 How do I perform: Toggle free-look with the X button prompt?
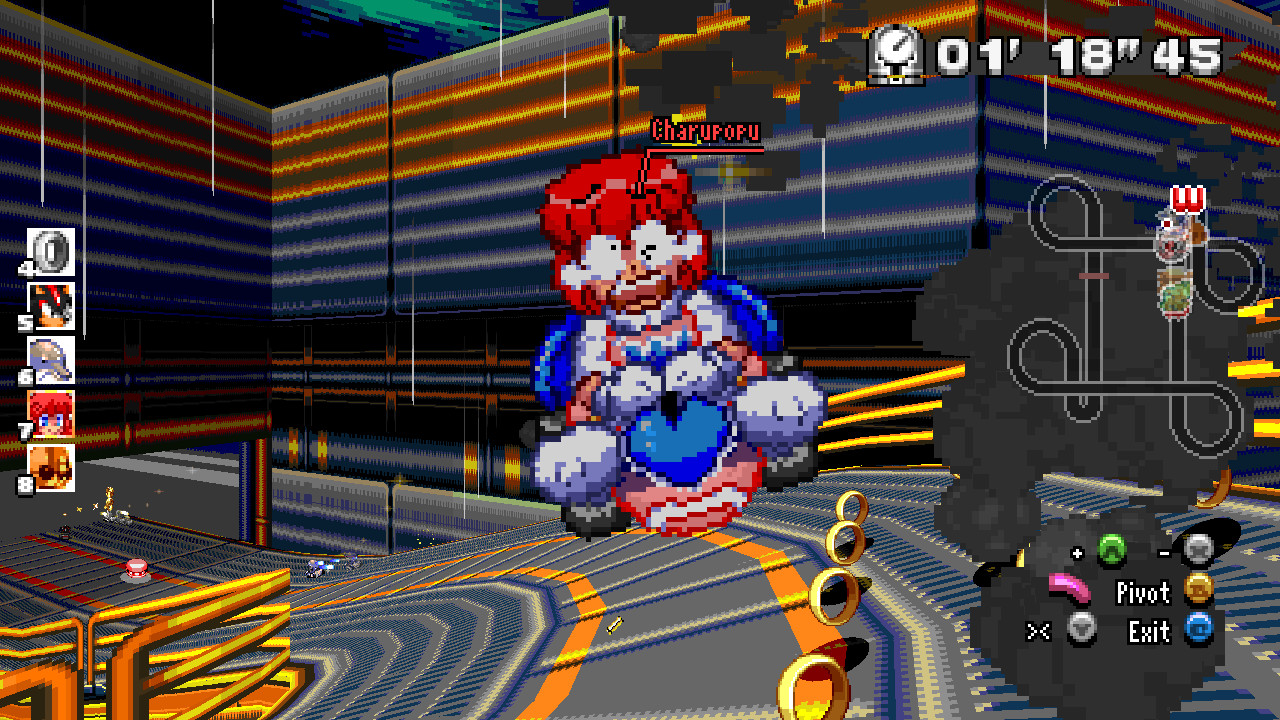tap(1040, 631)
